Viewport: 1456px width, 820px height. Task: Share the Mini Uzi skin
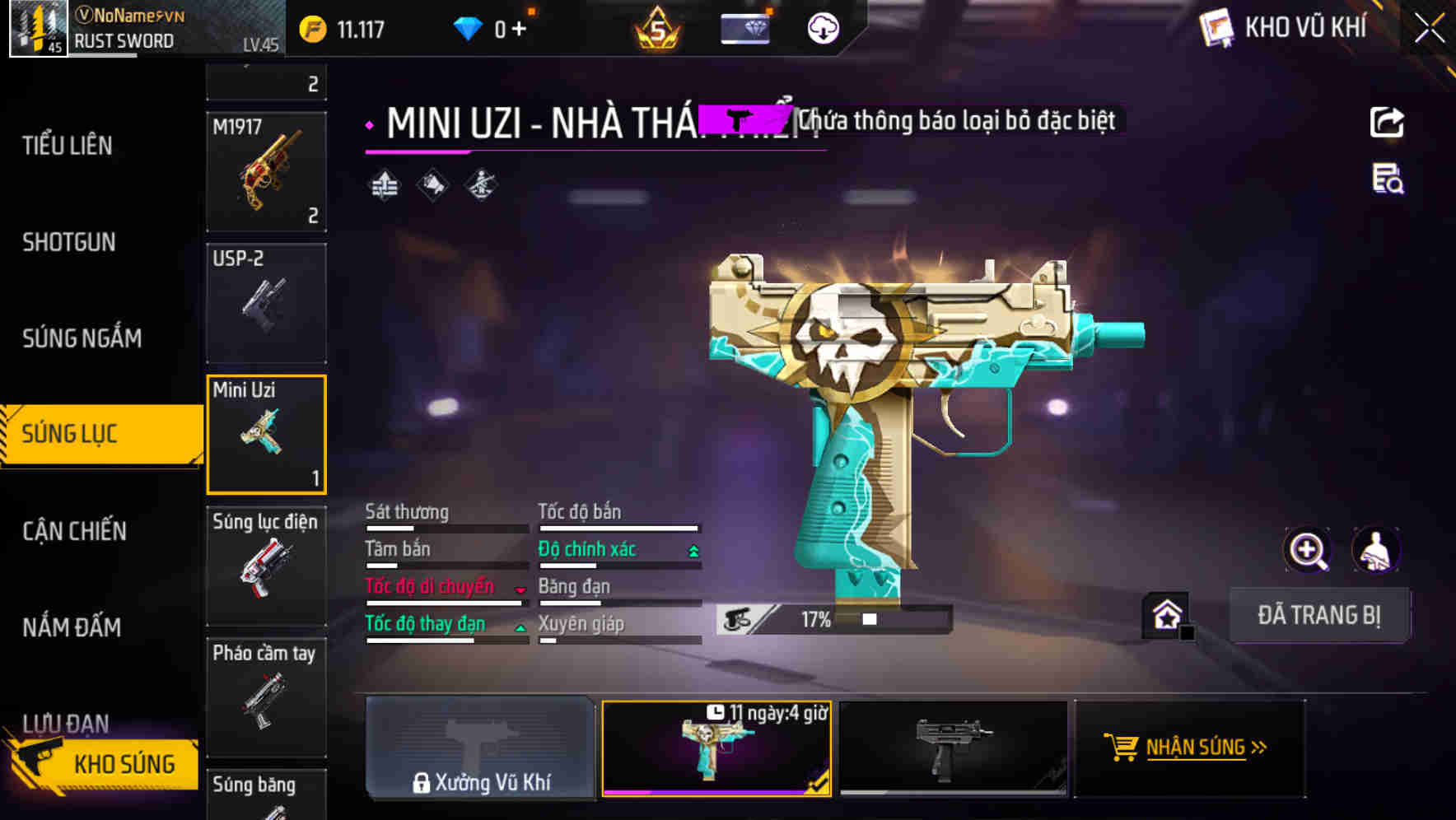[1388, 122]
